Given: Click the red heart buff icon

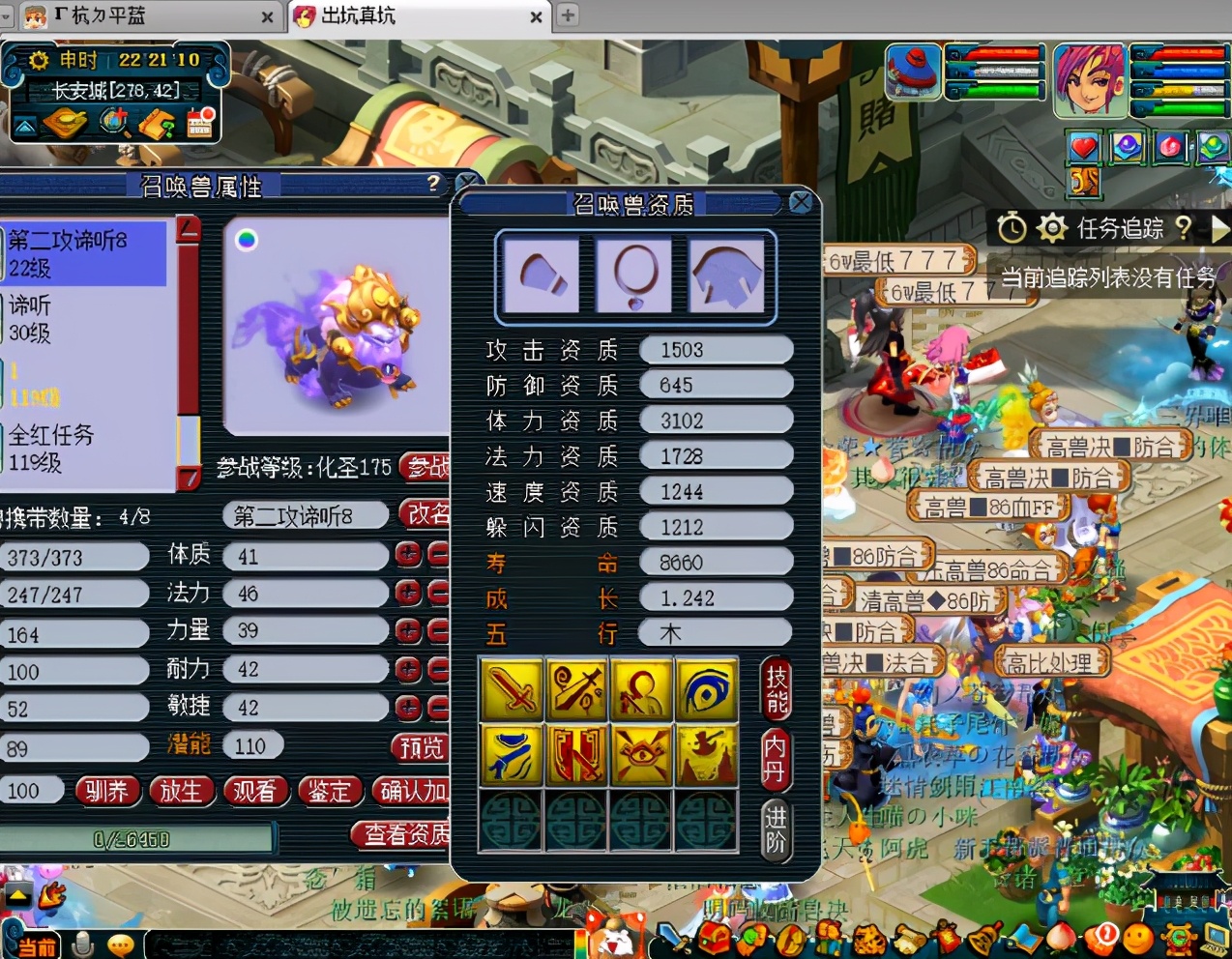Looking at the screenshot, I should tap(1083, 148).
